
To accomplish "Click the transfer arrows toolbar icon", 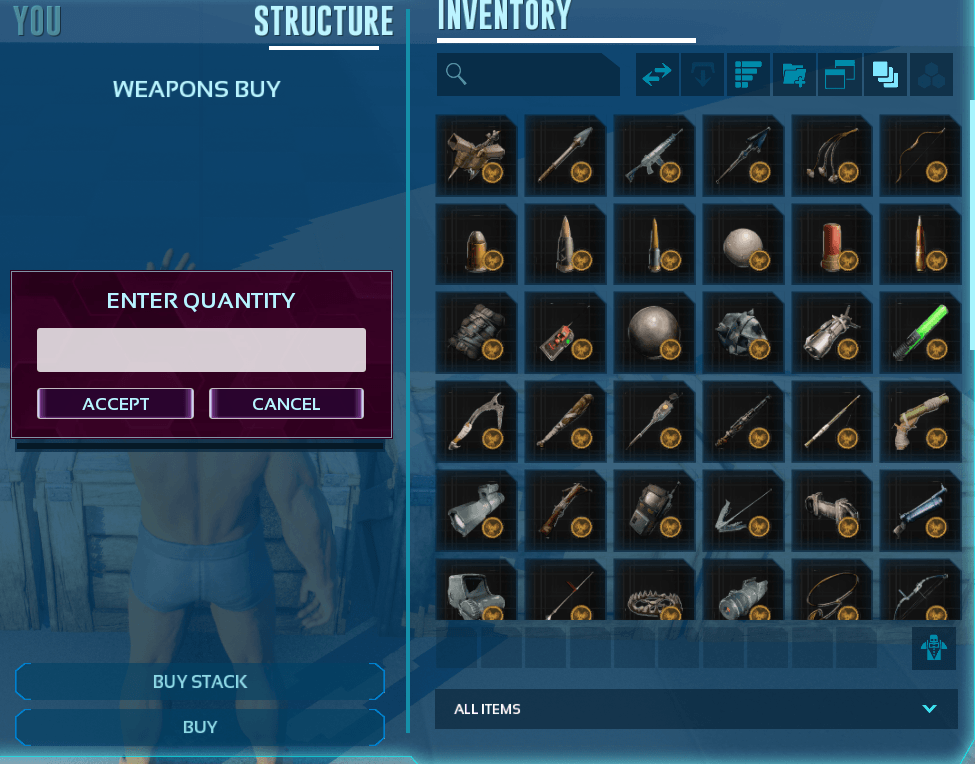I will click(x=657, y=75).
